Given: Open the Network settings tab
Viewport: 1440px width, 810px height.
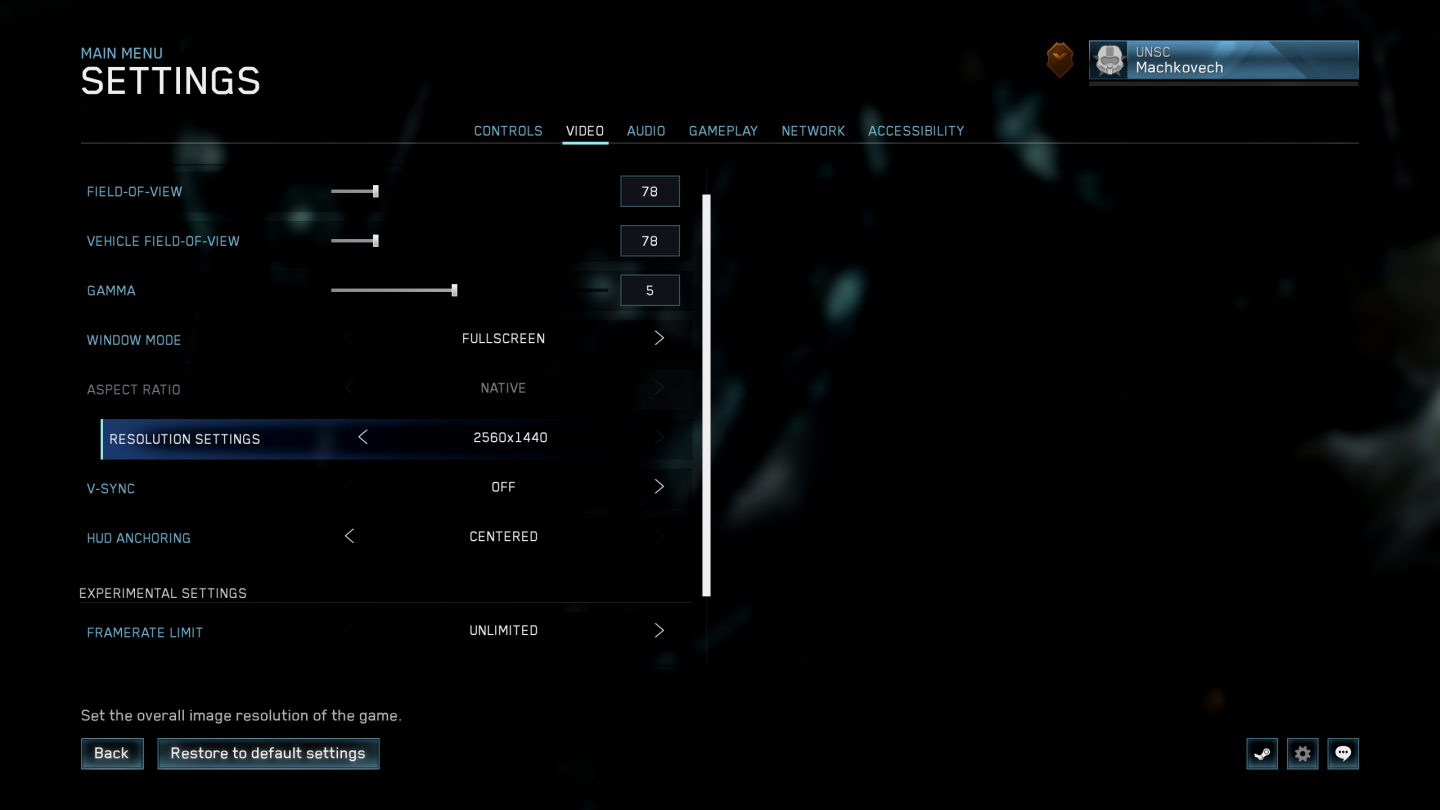Looking at the screenshot, I should pyautogui.click(x=813, y=130).
